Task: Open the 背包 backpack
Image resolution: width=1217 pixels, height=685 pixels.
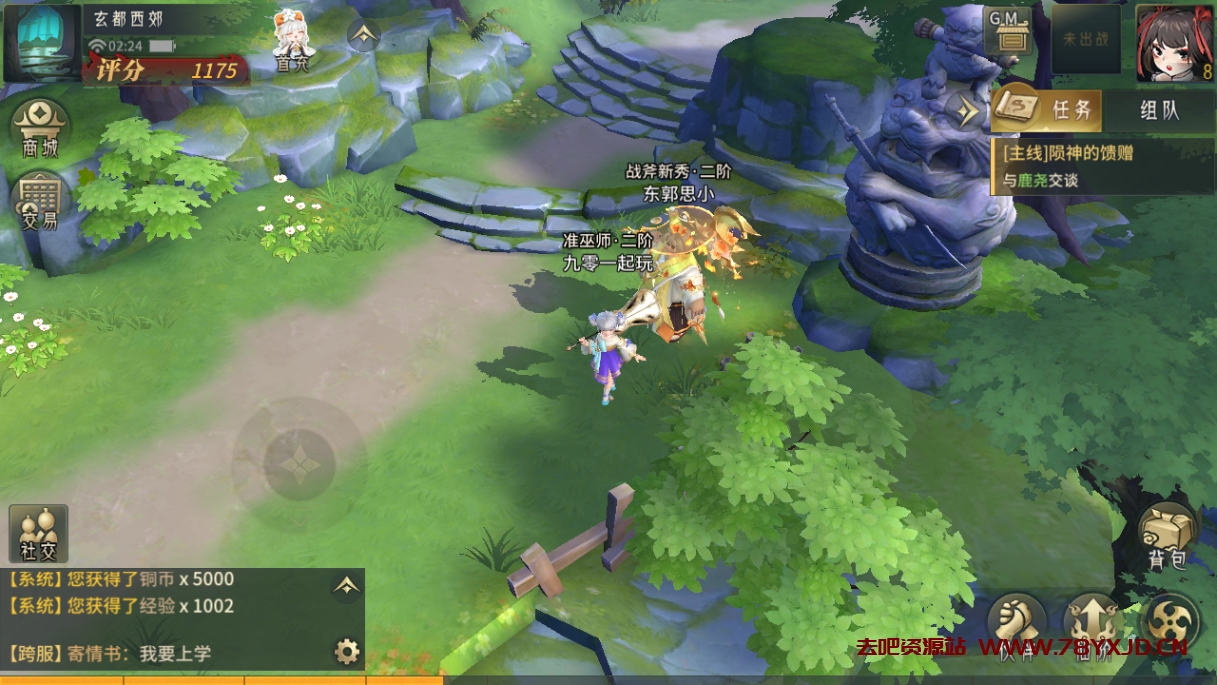Action: click(1167, 535)
